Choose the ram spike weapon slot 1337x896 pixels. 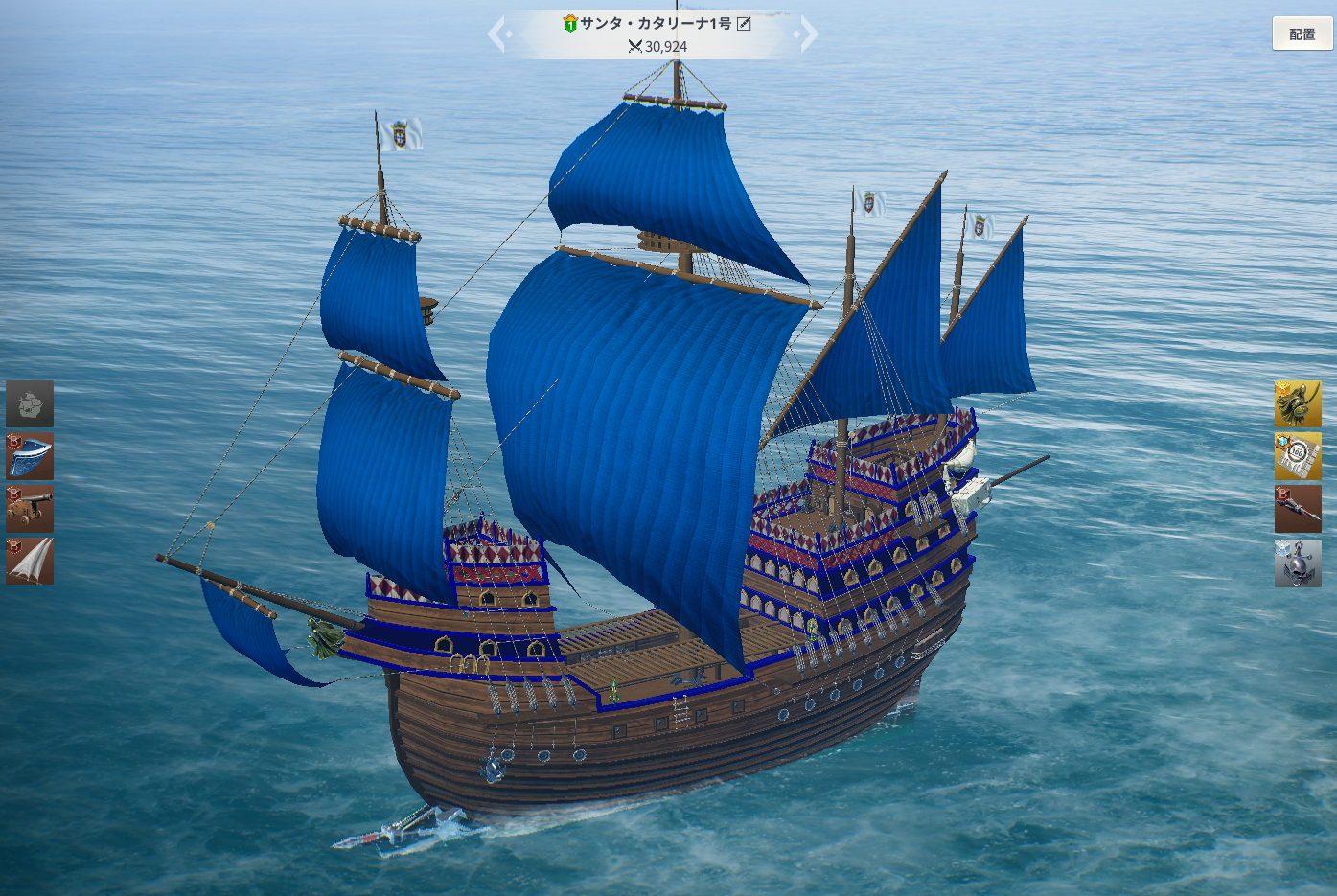tap(1297, 509)
